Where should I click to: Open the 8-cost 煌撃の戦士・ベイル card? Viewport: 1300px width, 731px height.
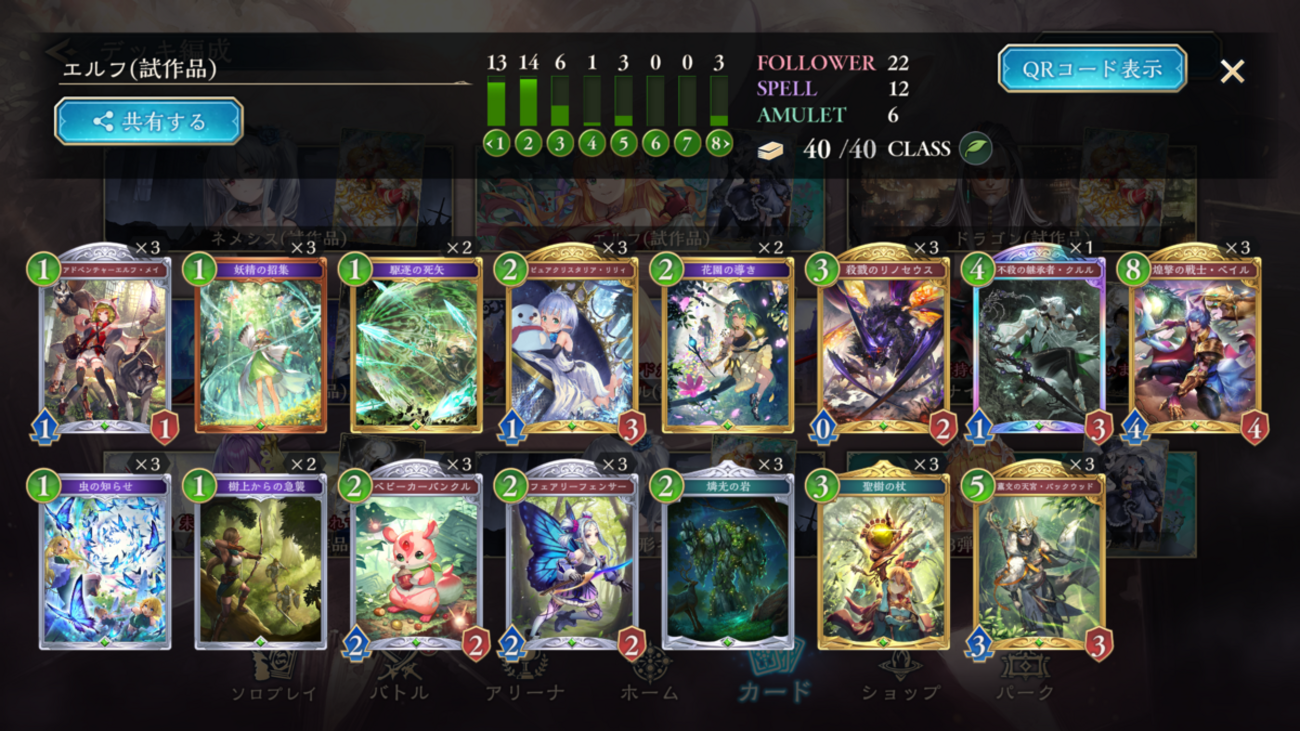1195,345
